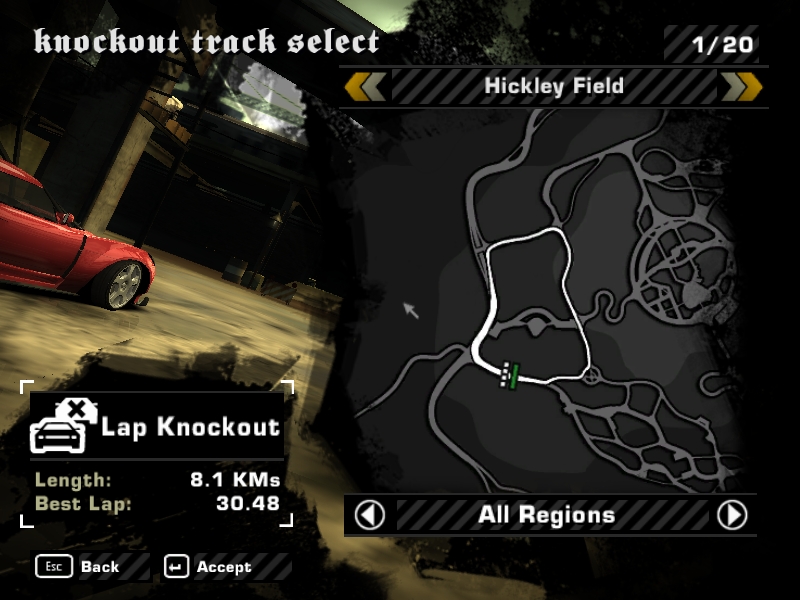Advance to the next track with the right yellow arrow
Image resolution: width=800 pixels, height=600 pixels.
click(741, 87)
